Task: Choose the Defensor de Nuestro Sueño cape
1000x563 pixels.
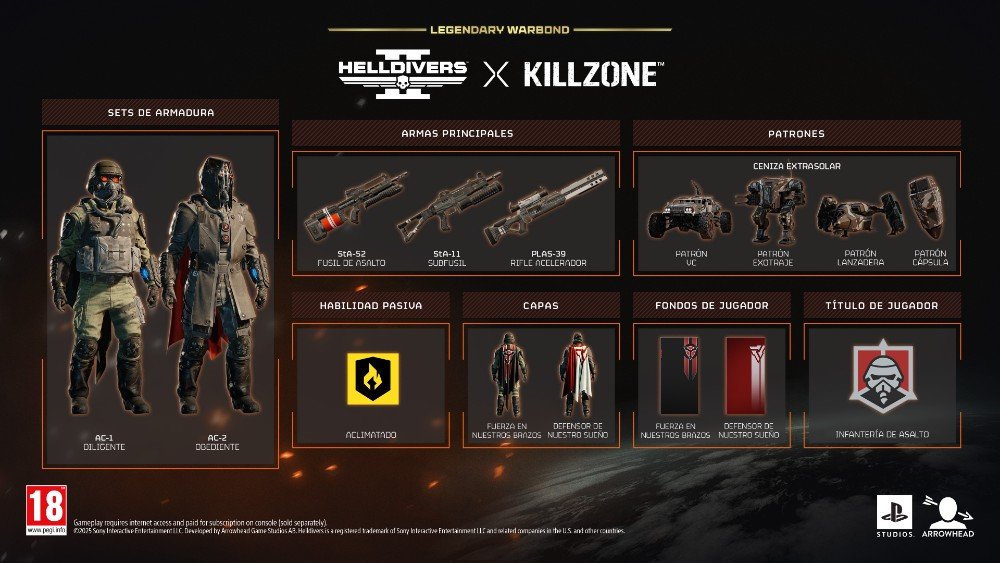Action: point(577,373)
